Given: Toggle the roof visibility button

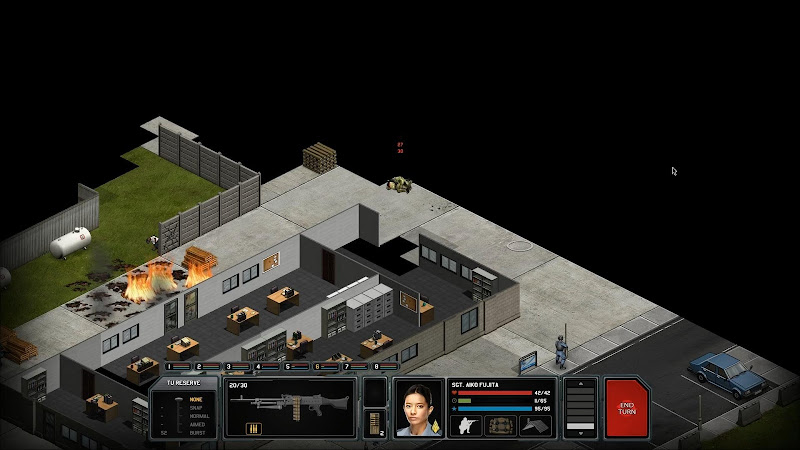Looking at the screenshot, I should tap(535, 425).
